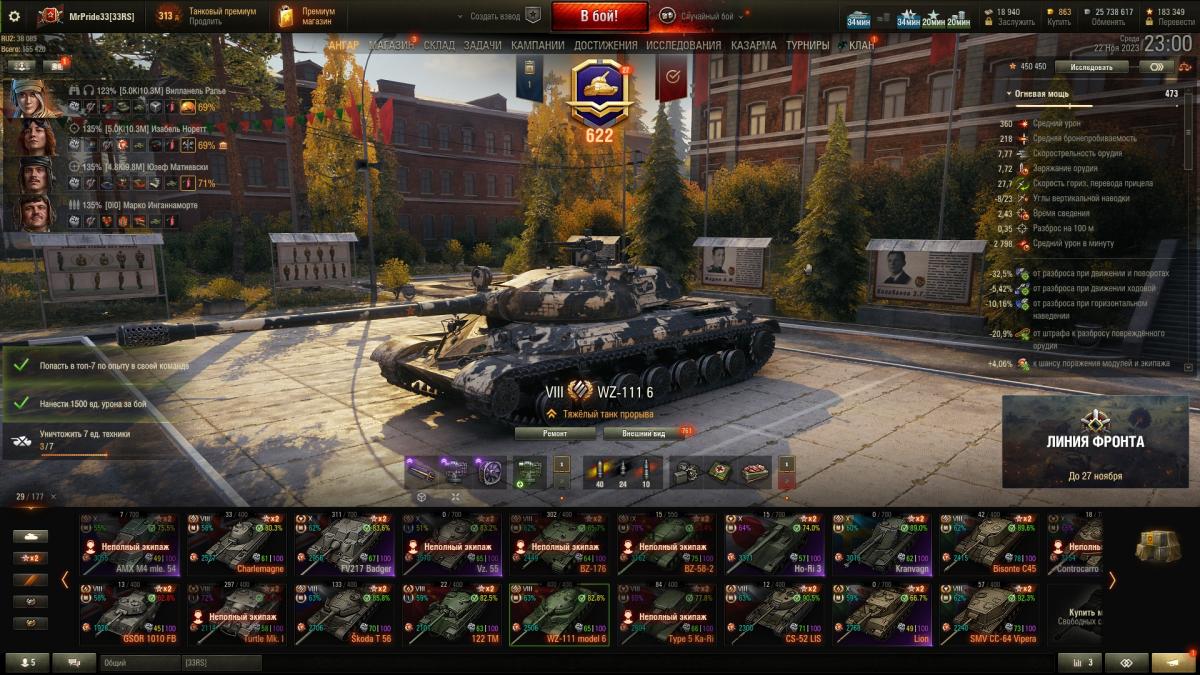
Task: Open the settings gear menu
Action: point(14,16)
